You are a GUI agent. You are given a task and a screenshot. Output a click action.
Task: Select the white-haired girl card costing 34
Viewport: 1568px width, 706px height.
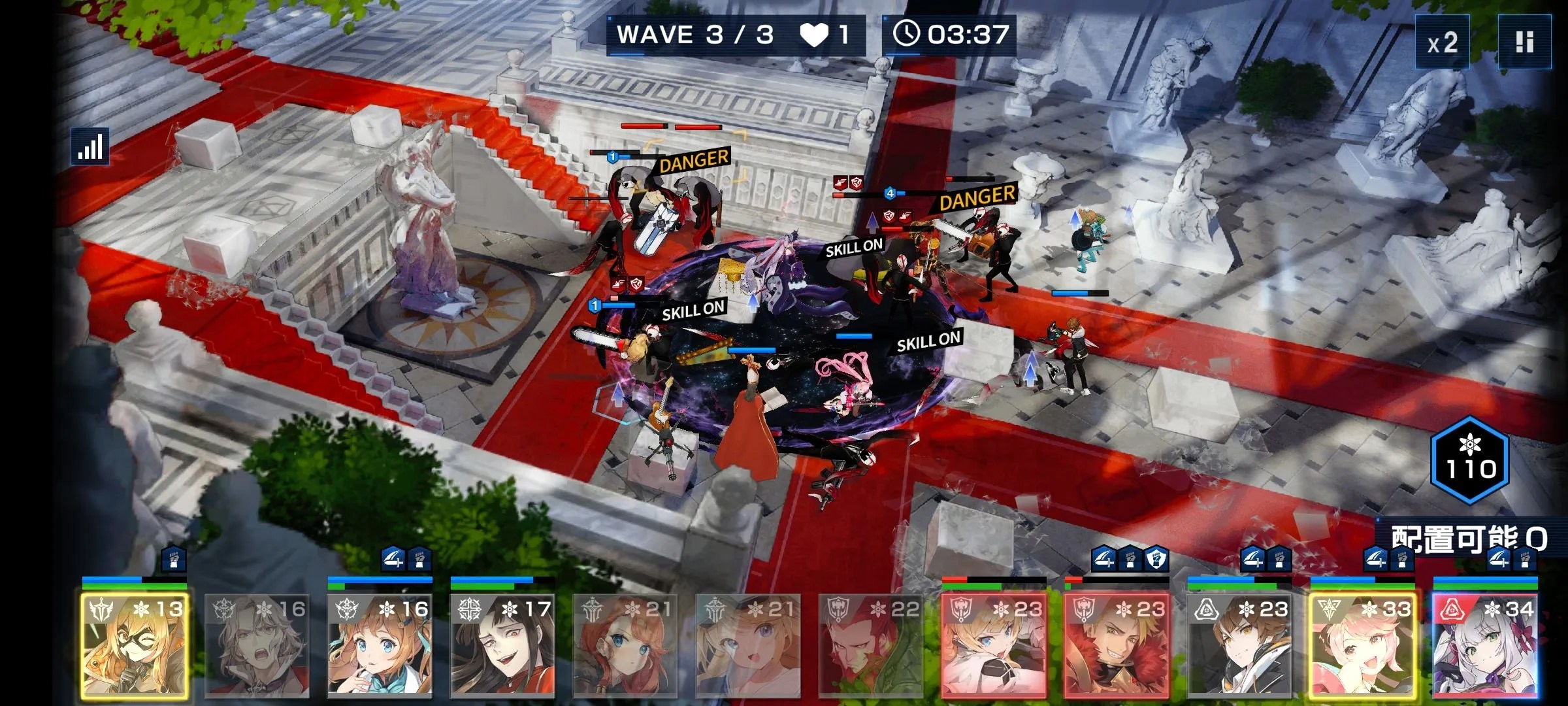click(x=1485, y=646)
